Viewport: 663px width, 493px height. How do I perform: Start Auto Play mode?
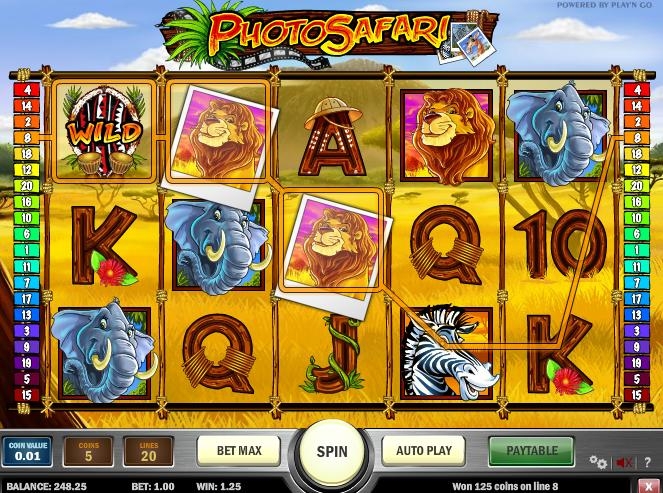coord(424,450)
